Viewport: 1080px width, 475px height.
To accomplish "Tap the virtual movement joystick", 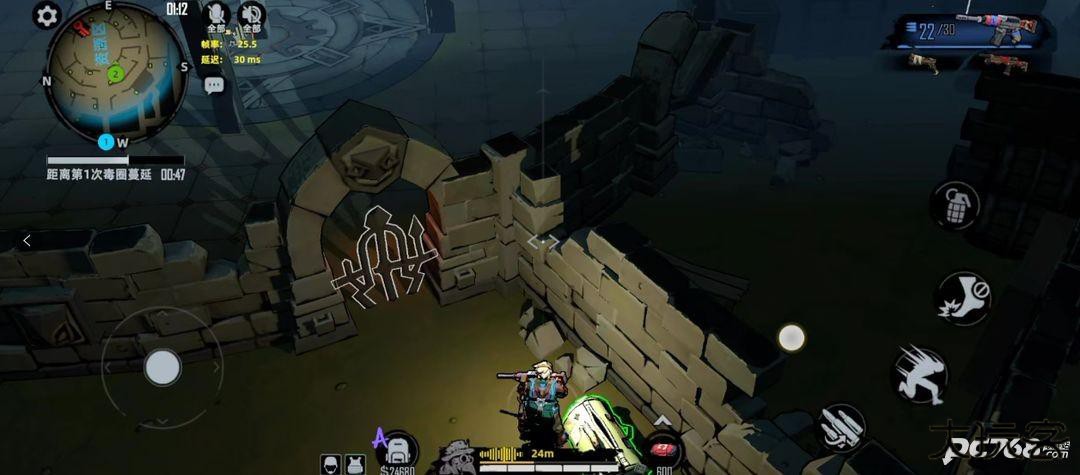I will pos(162,367).
